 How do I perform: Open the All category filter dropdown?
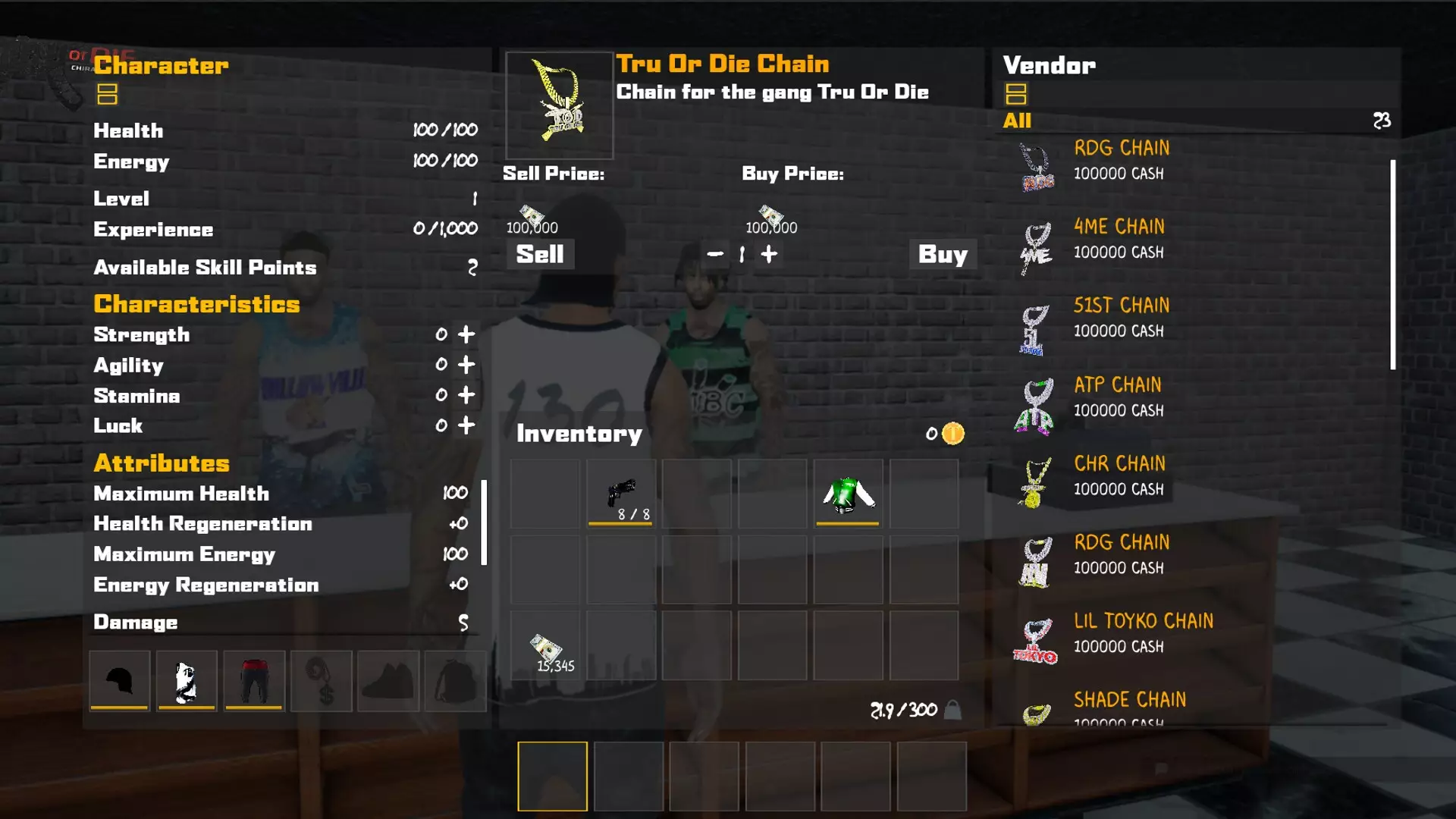pyautogui.click(x=1017, y=121)
